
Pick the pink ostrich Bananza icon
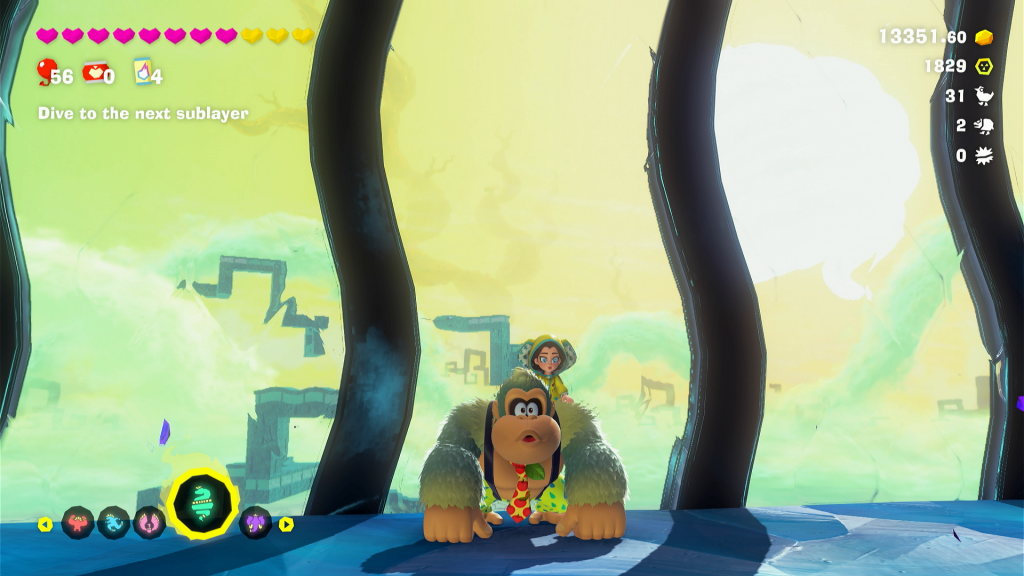coord(149,523)
